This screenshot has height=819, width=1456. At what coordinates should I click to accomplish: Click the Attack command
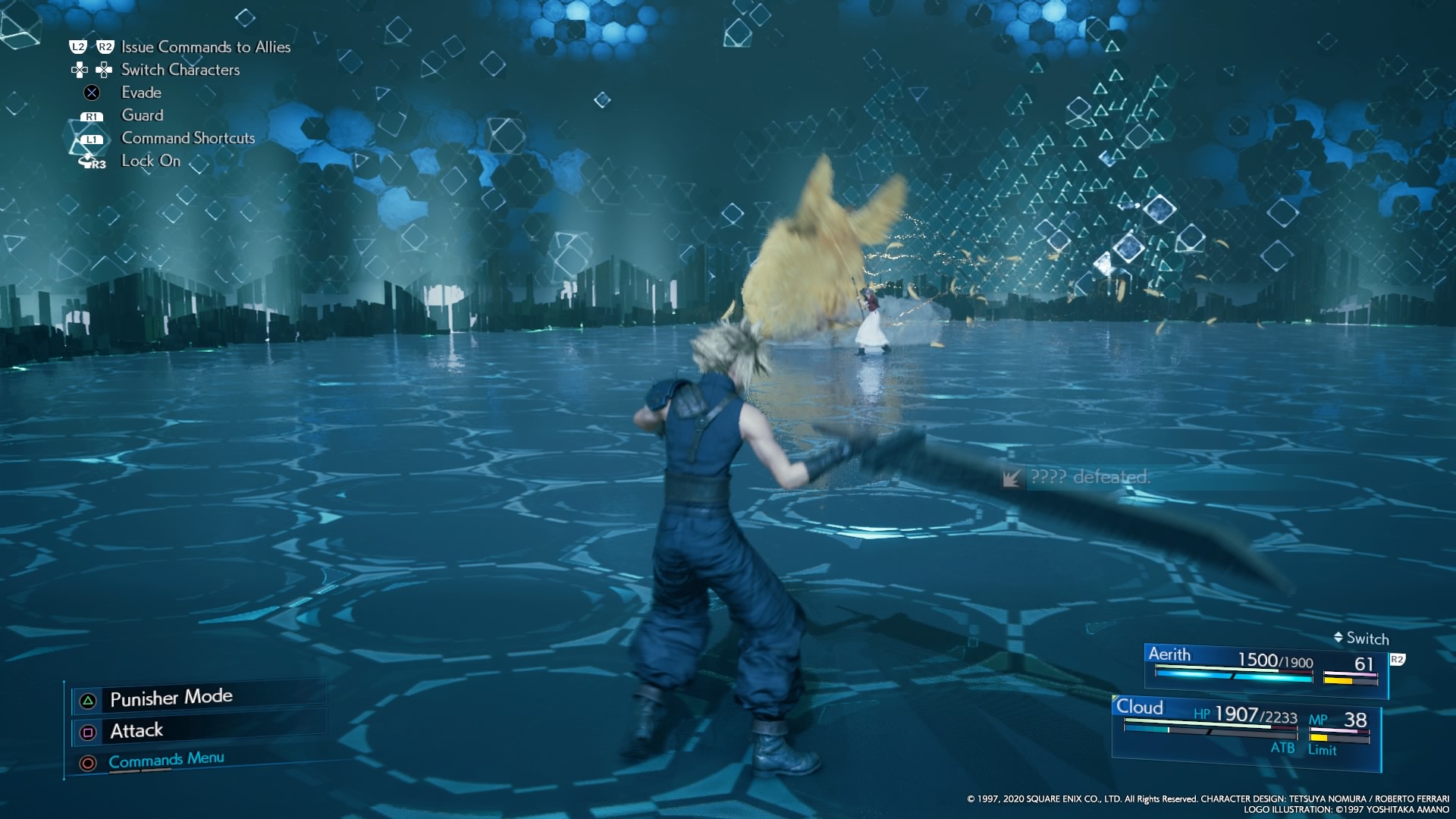[136, 730]
